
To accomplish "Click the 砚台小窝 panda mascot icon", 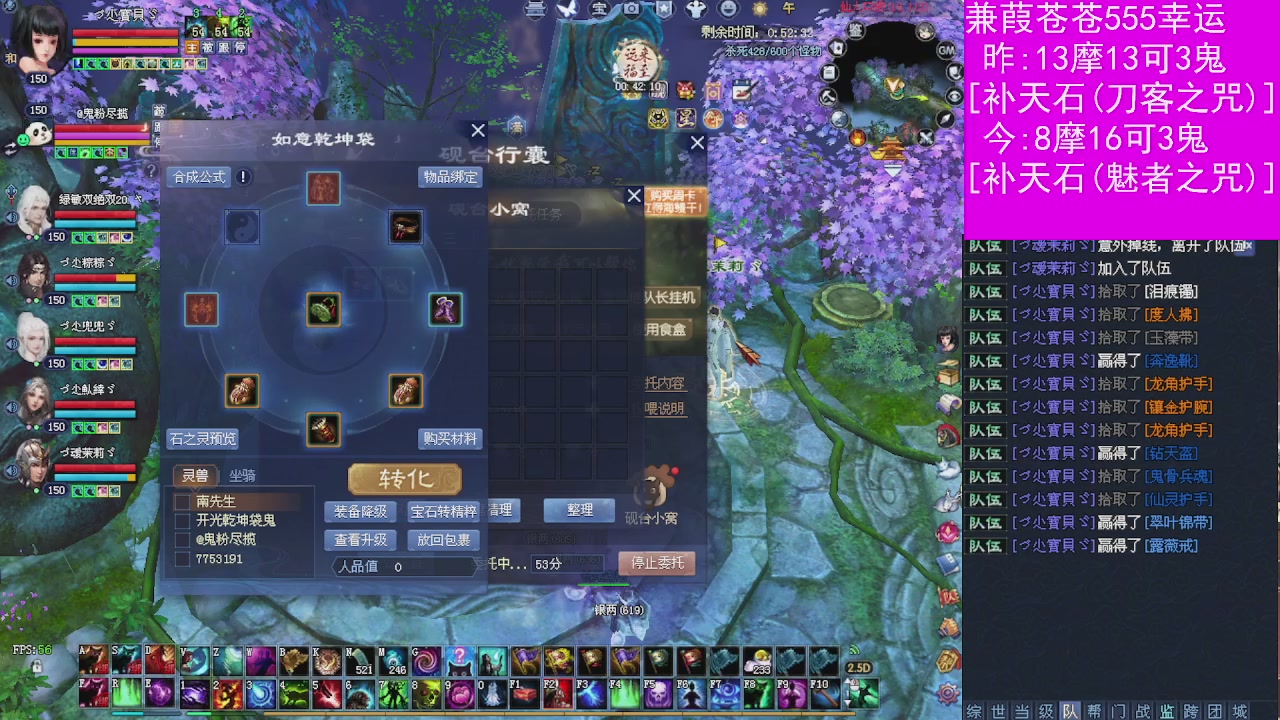I will [655, 488].
